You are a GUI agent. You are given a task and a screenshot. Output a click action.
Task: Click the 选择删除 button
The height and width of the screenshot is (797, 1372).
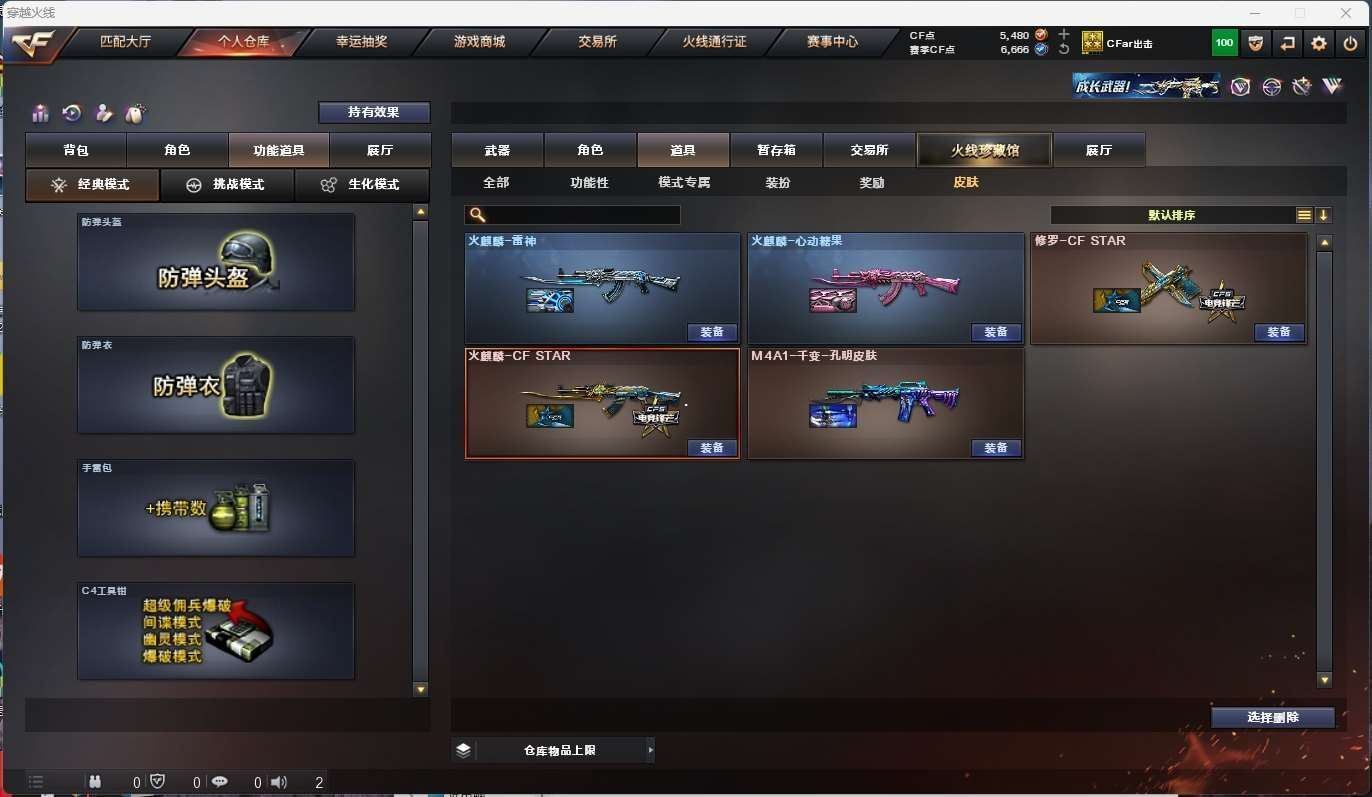point(1273,717)
